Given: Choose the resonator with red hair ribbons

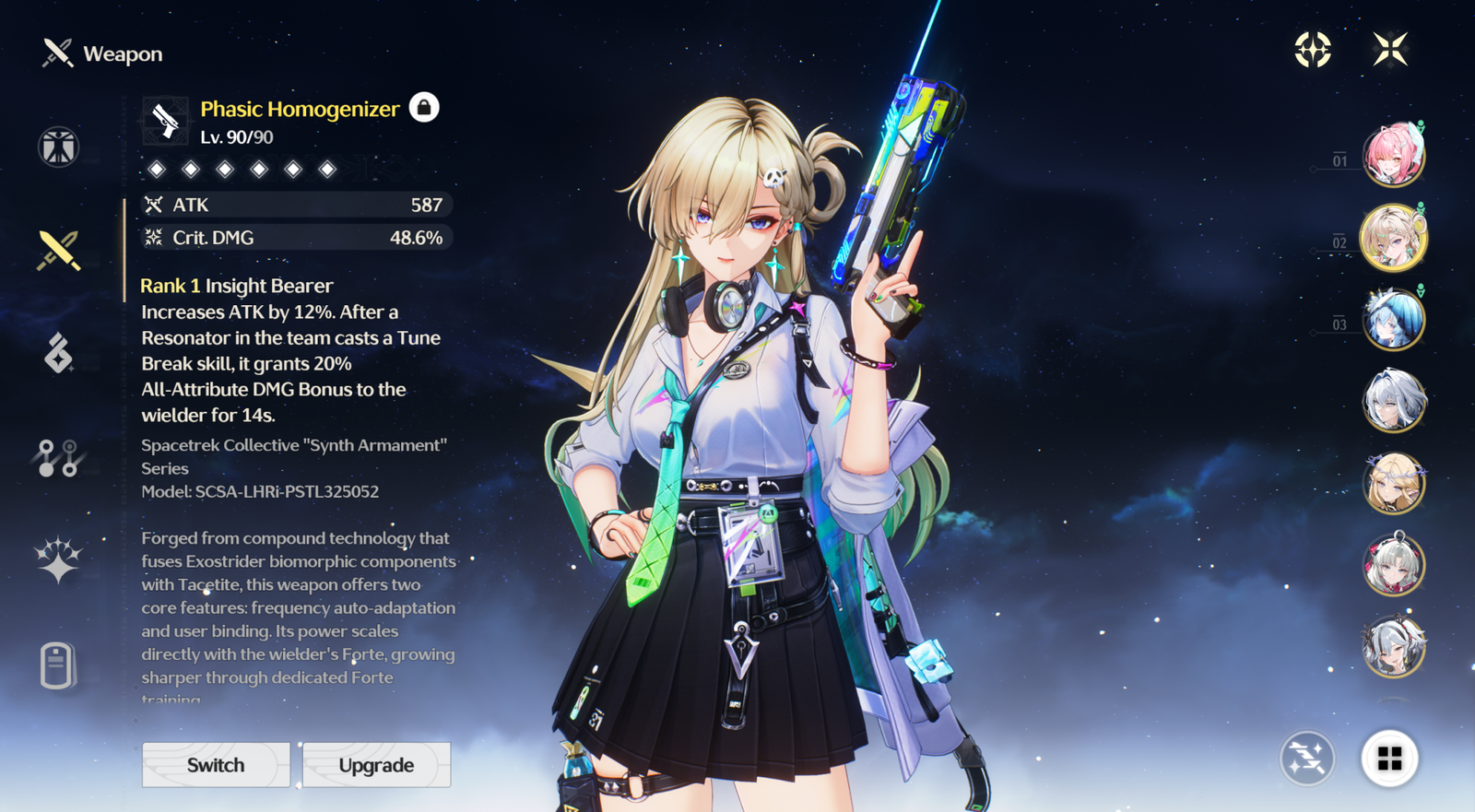Looking at the screenshot, I should click(1393, 564).
